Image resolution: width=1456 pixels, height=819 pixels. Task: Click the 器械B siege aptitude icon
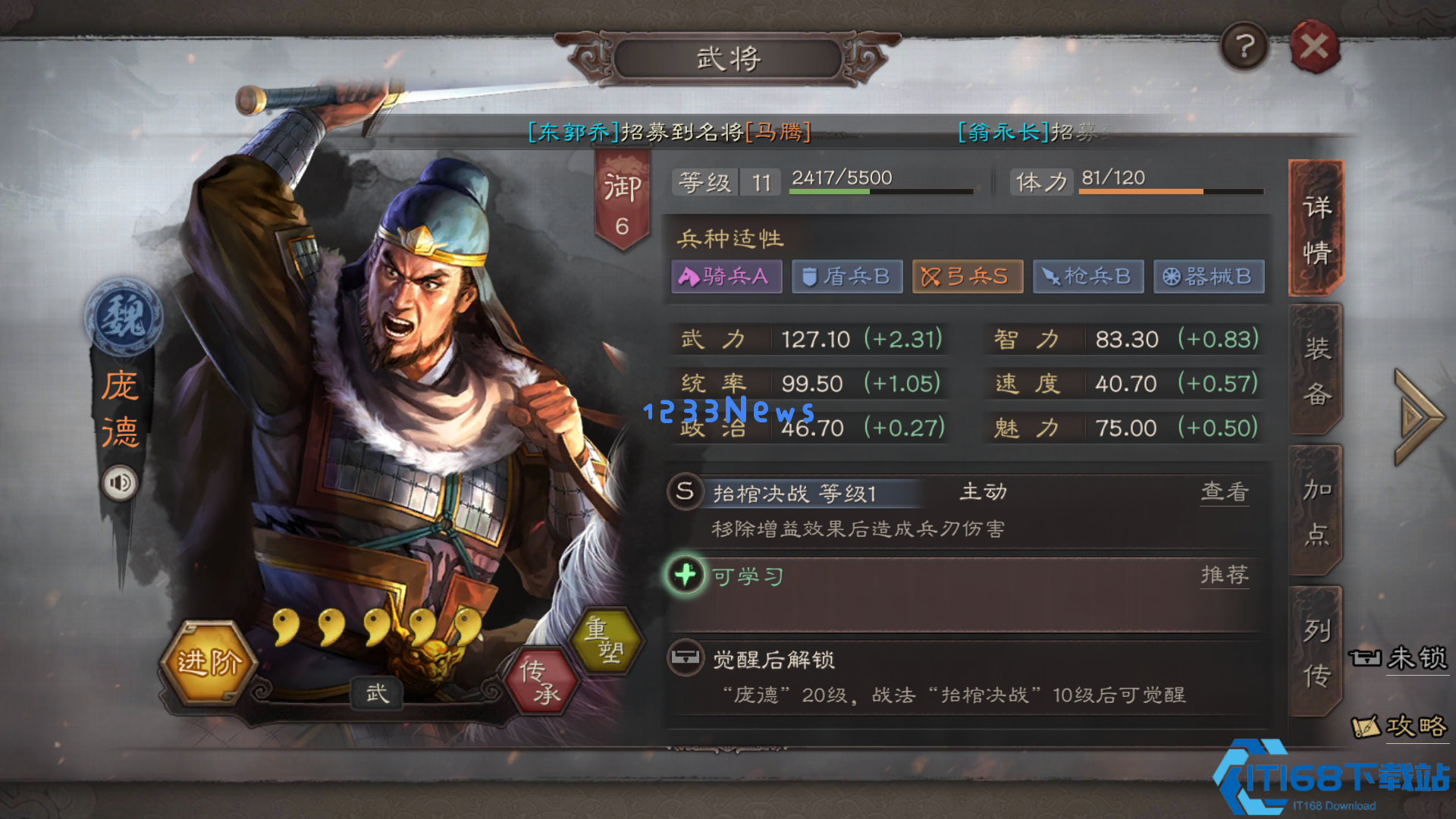[1209, 276]
